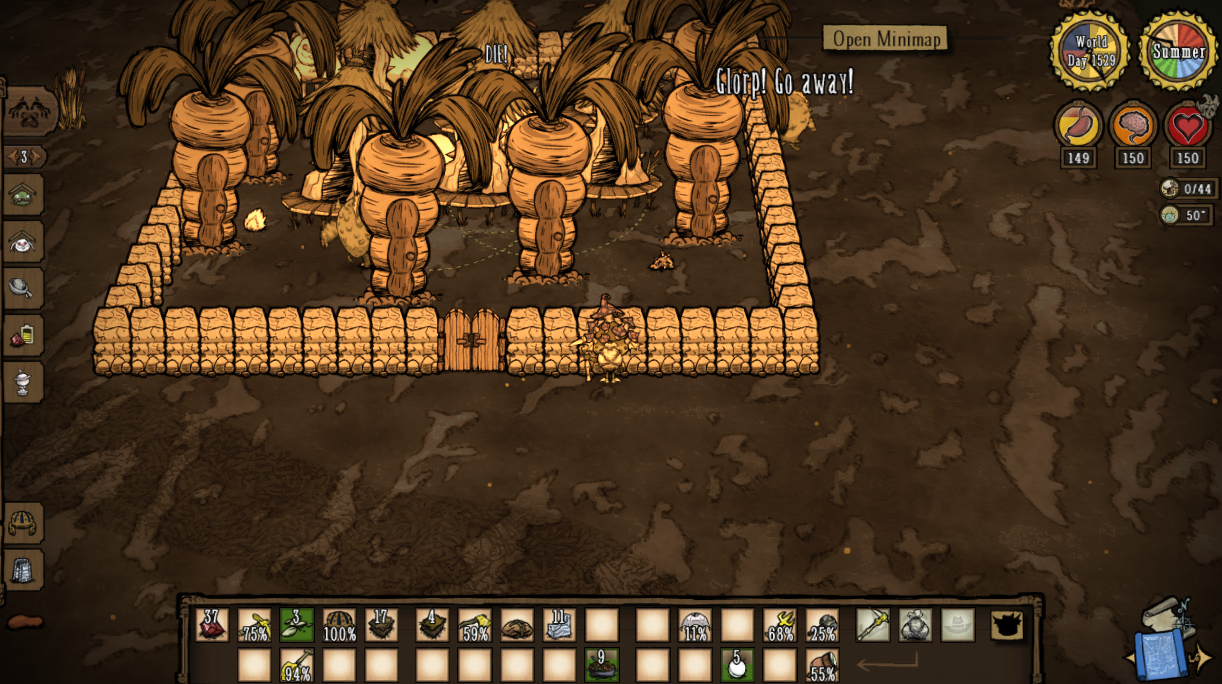Image resolution: width=1222 pixels, height=684 pixels.
Task: Open the top crafting menu face icon
Action: 28,110
